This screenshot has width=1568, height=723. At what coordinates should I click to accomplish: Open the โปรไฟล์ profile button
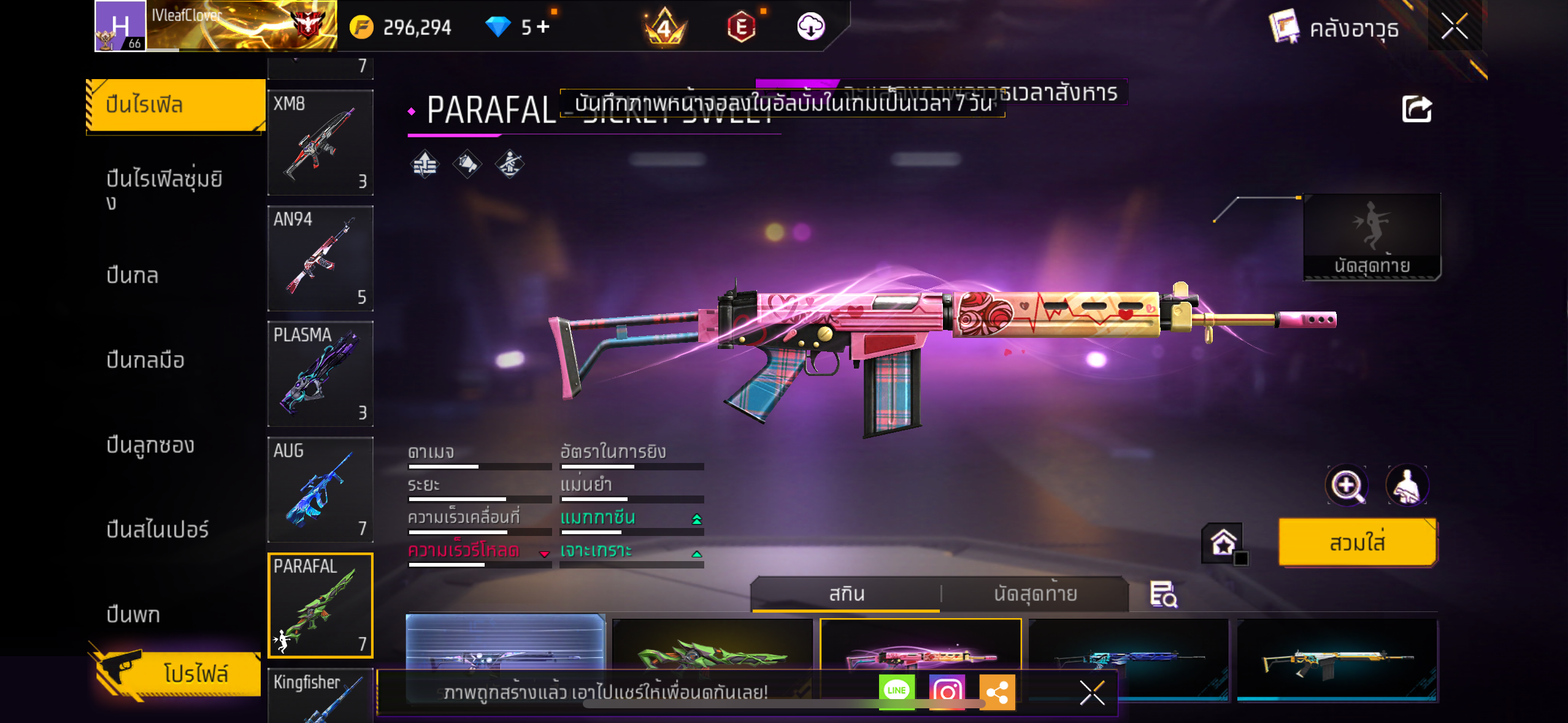click(x=178, y=673)
